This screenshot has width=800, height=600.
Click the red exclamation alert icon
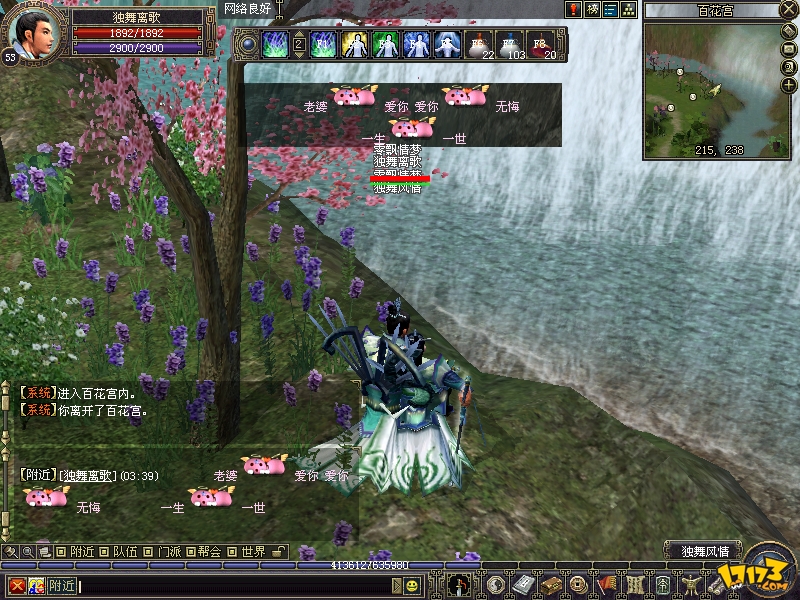[574, 10]
